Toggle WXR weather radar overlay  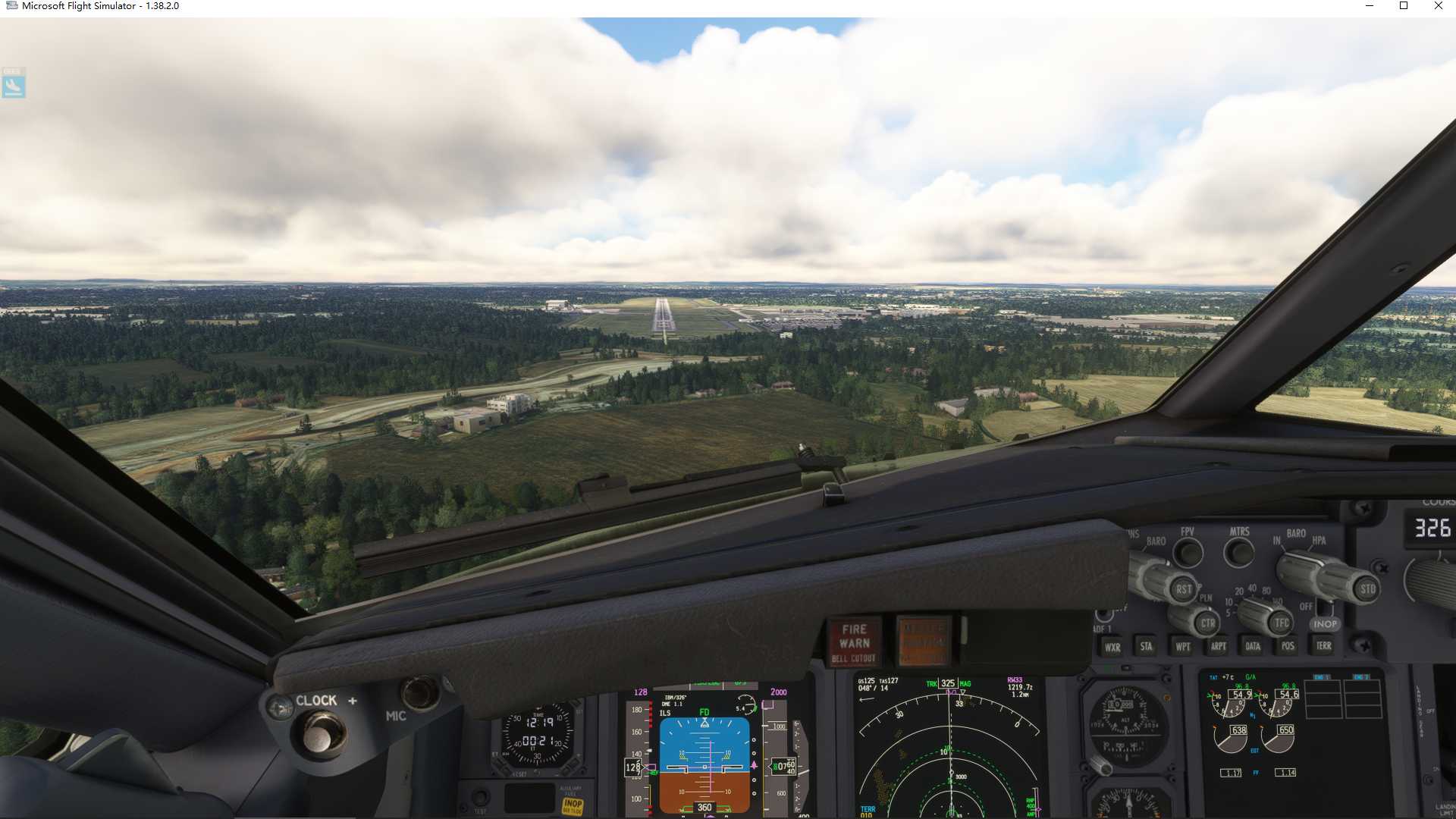pyautogui.click(x=1112, y=648)
